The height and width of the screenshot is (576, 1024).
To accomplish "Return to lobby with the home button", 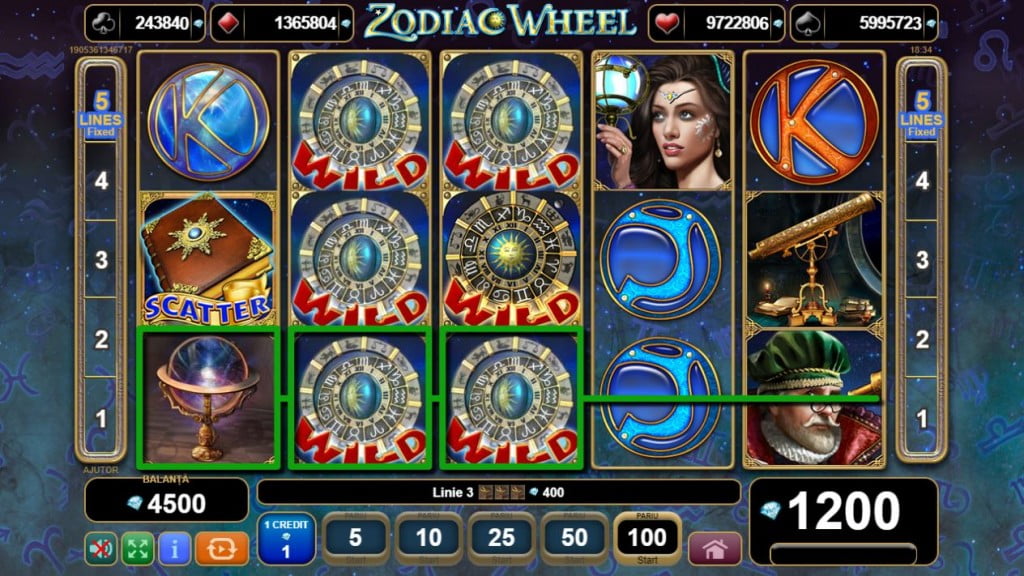I will point(715,549).
